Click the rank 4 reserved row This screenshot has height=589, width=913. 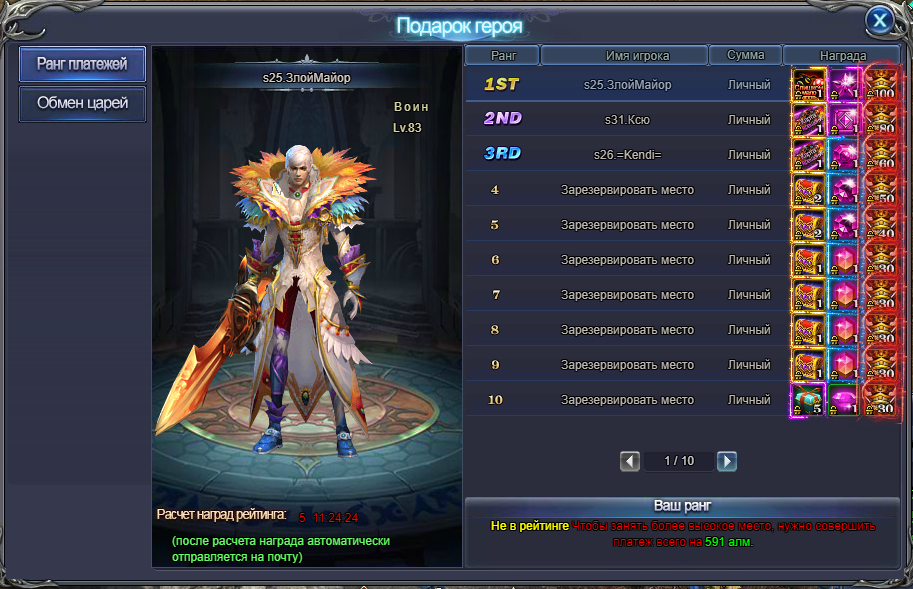pyautogui.click(x=627, y=189)
